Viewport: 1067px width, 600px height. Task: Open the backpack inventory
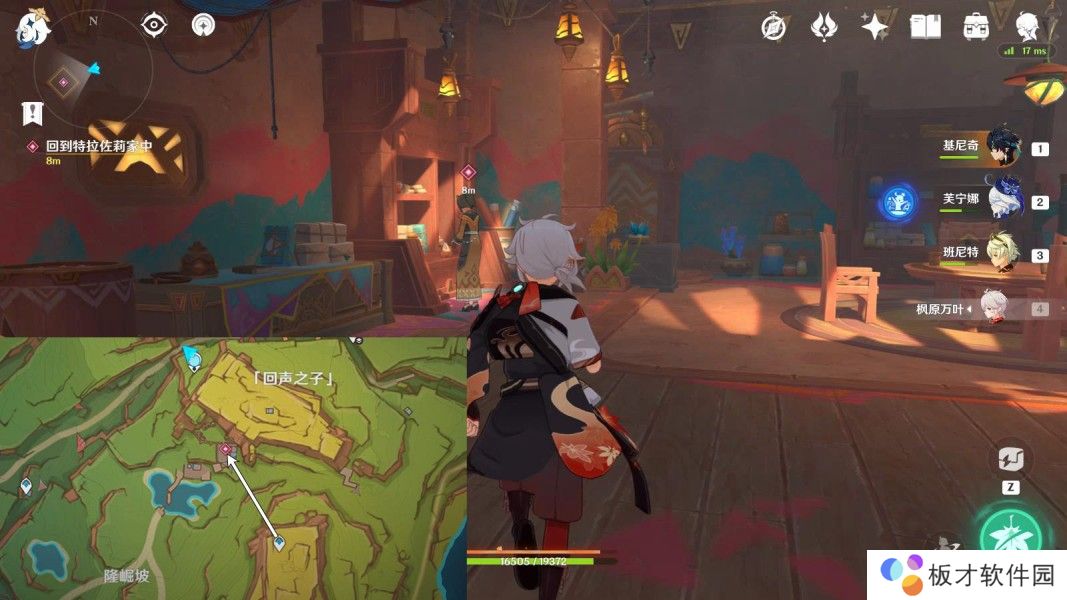pos(976,27)
